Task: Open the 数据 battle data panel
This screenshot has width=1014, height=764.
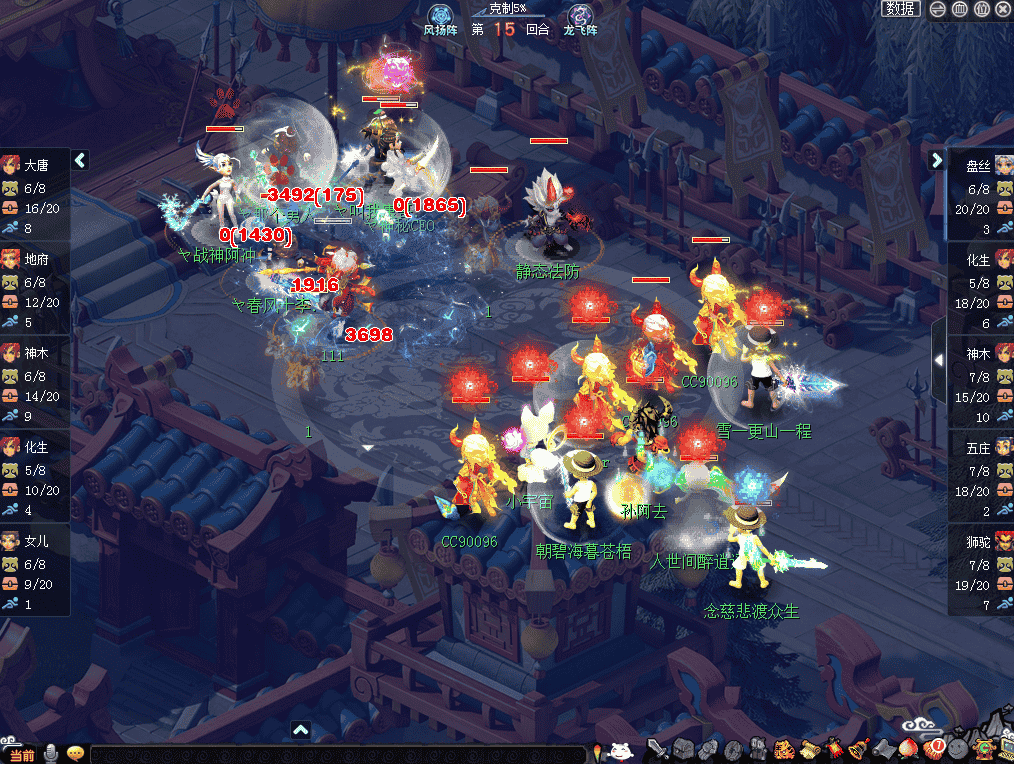Action: [900, 9]
